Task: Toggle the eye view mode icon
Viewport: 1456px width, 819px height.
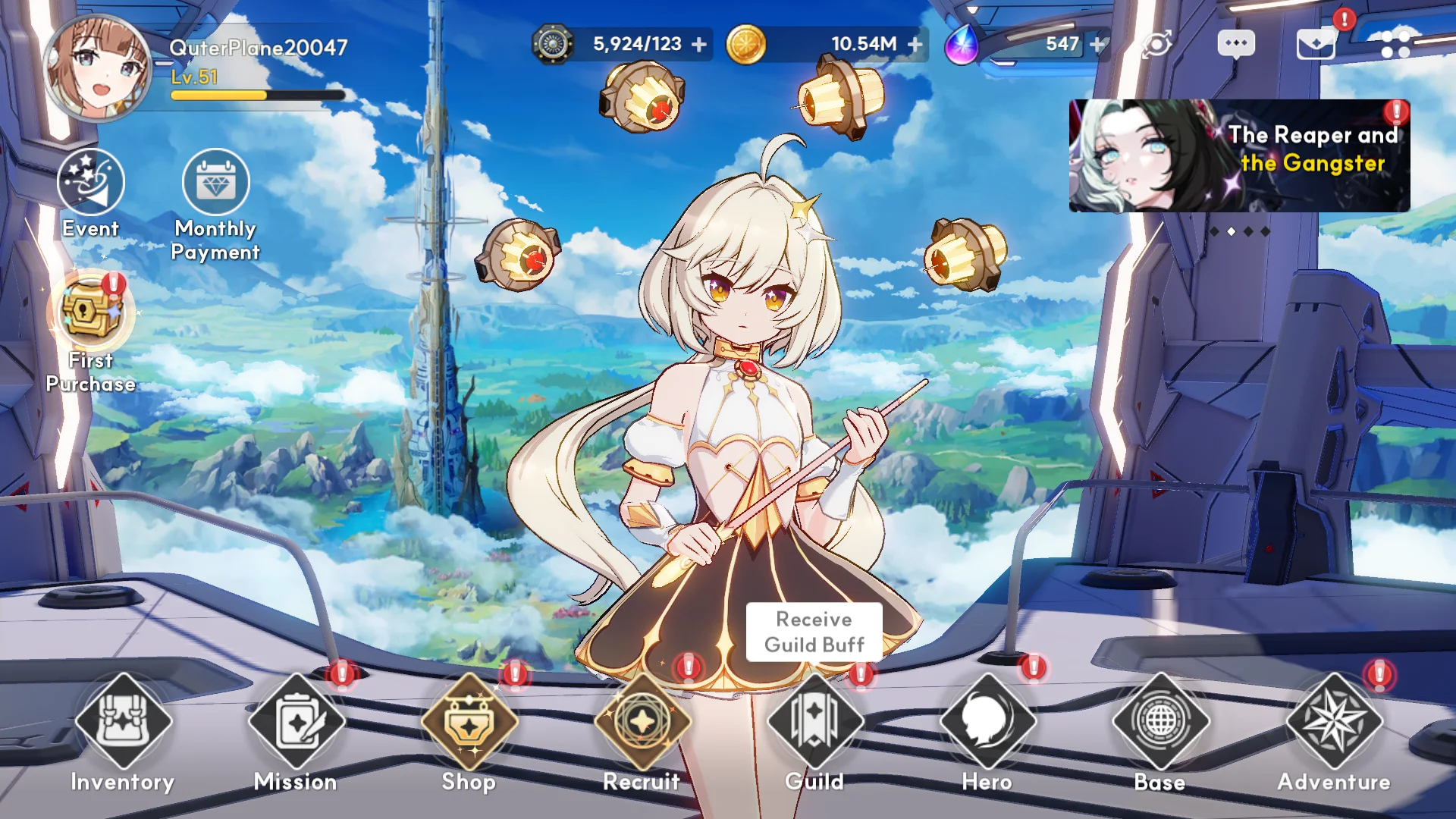Action: click(1157, 44)
